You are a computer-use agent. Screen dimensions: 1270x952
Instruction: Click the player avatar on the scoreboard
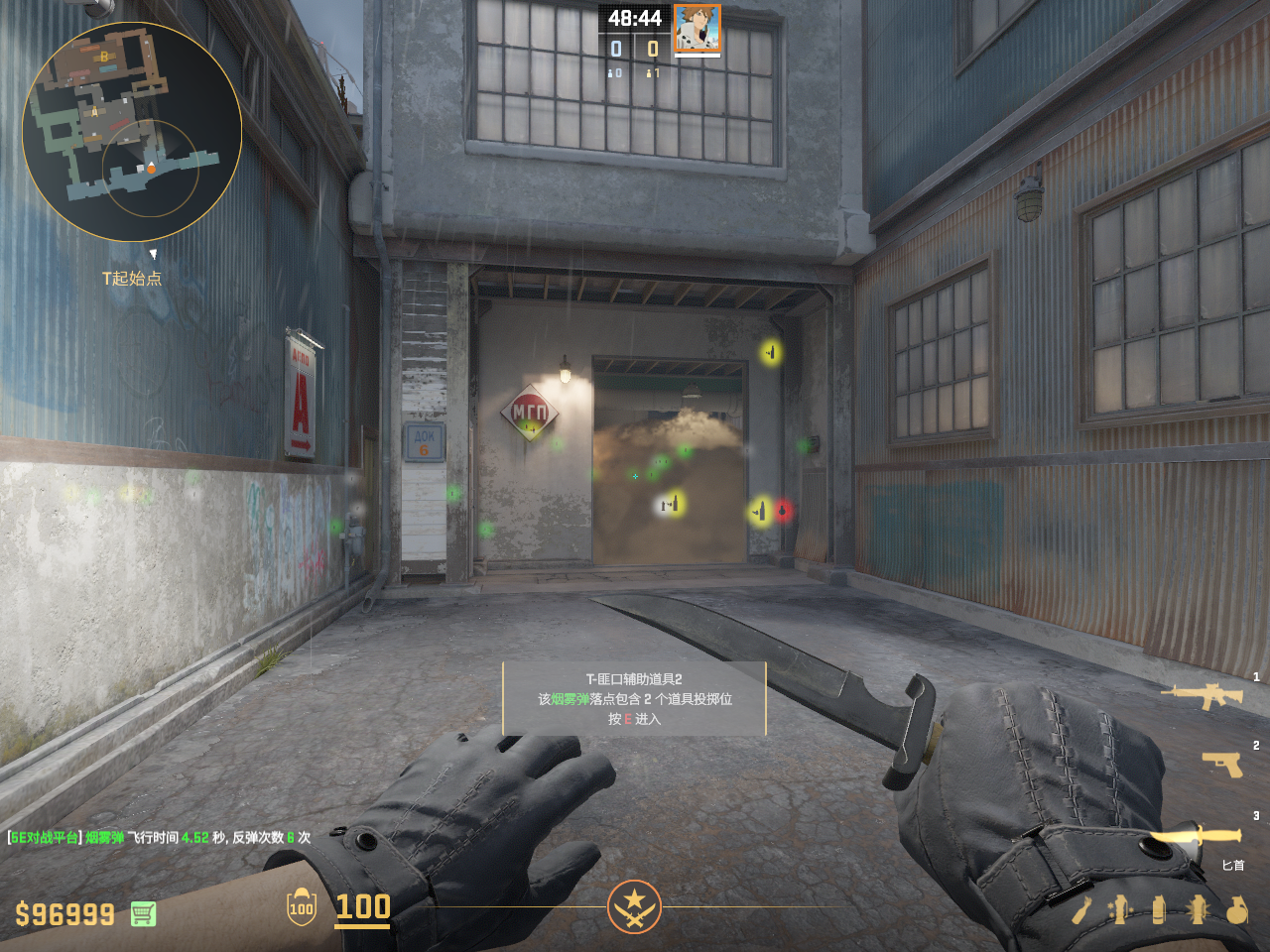pyautogui.click(x=697, y=28)
